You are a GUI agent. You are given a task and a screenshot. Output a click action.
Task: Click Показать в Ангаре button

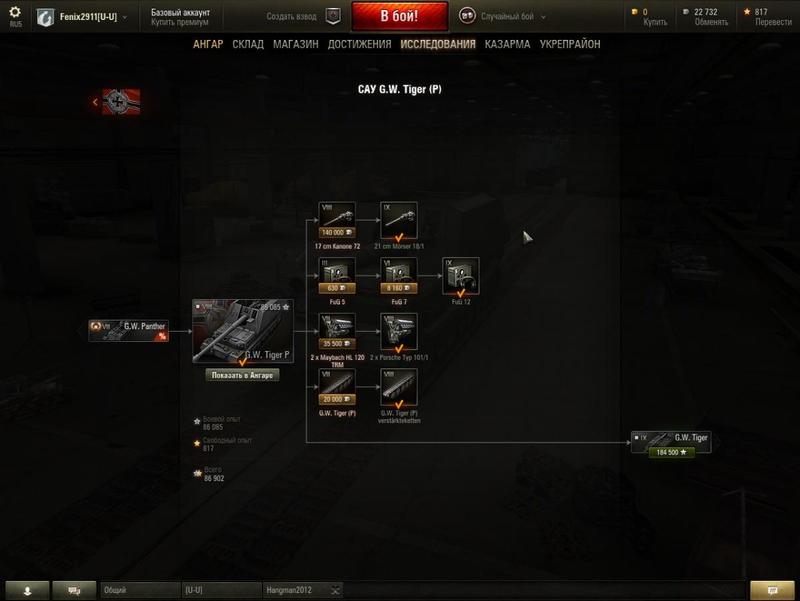click(x=242, y=375)
